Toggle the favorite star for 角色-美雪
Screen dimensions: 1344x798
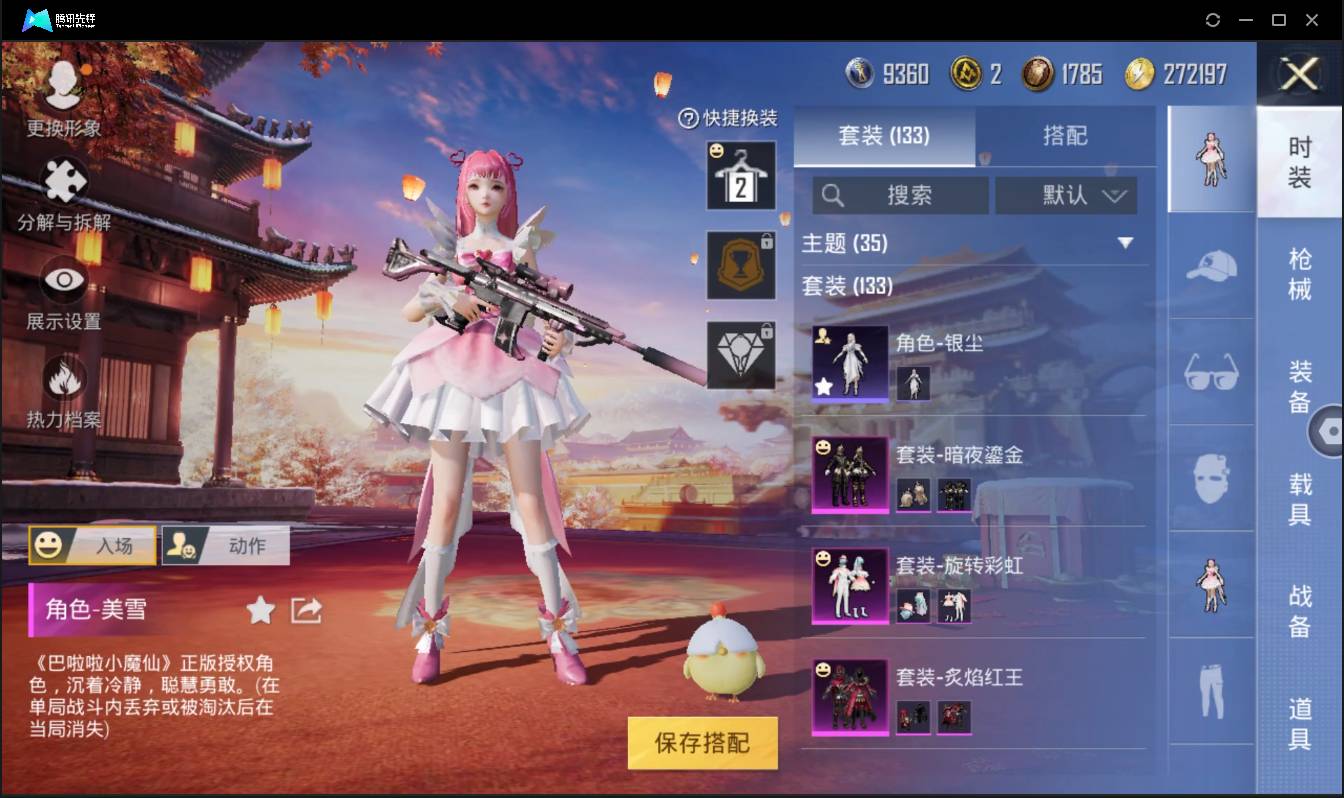258,609
